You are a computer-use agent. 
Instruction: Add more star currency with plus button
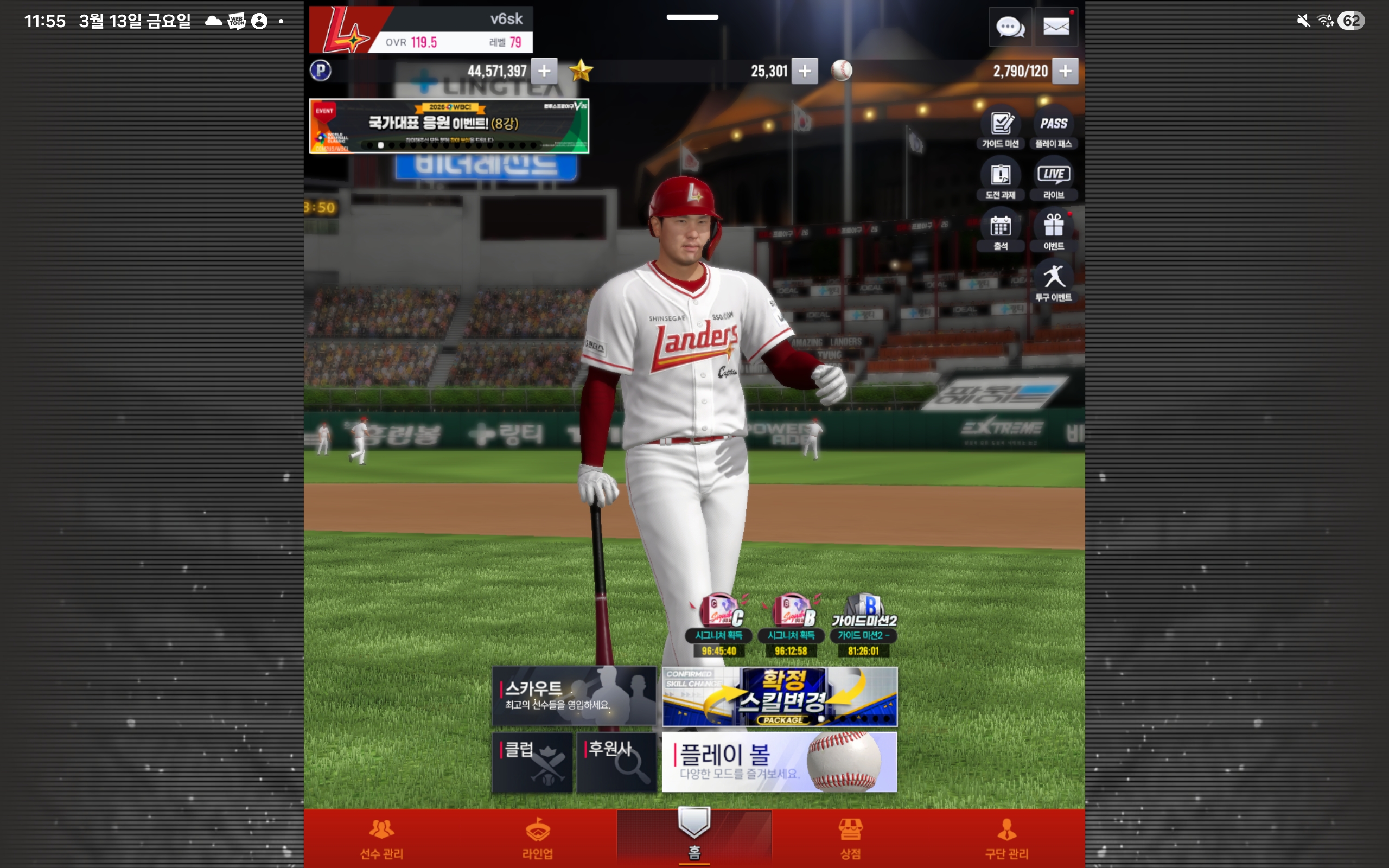coord(805,71)
